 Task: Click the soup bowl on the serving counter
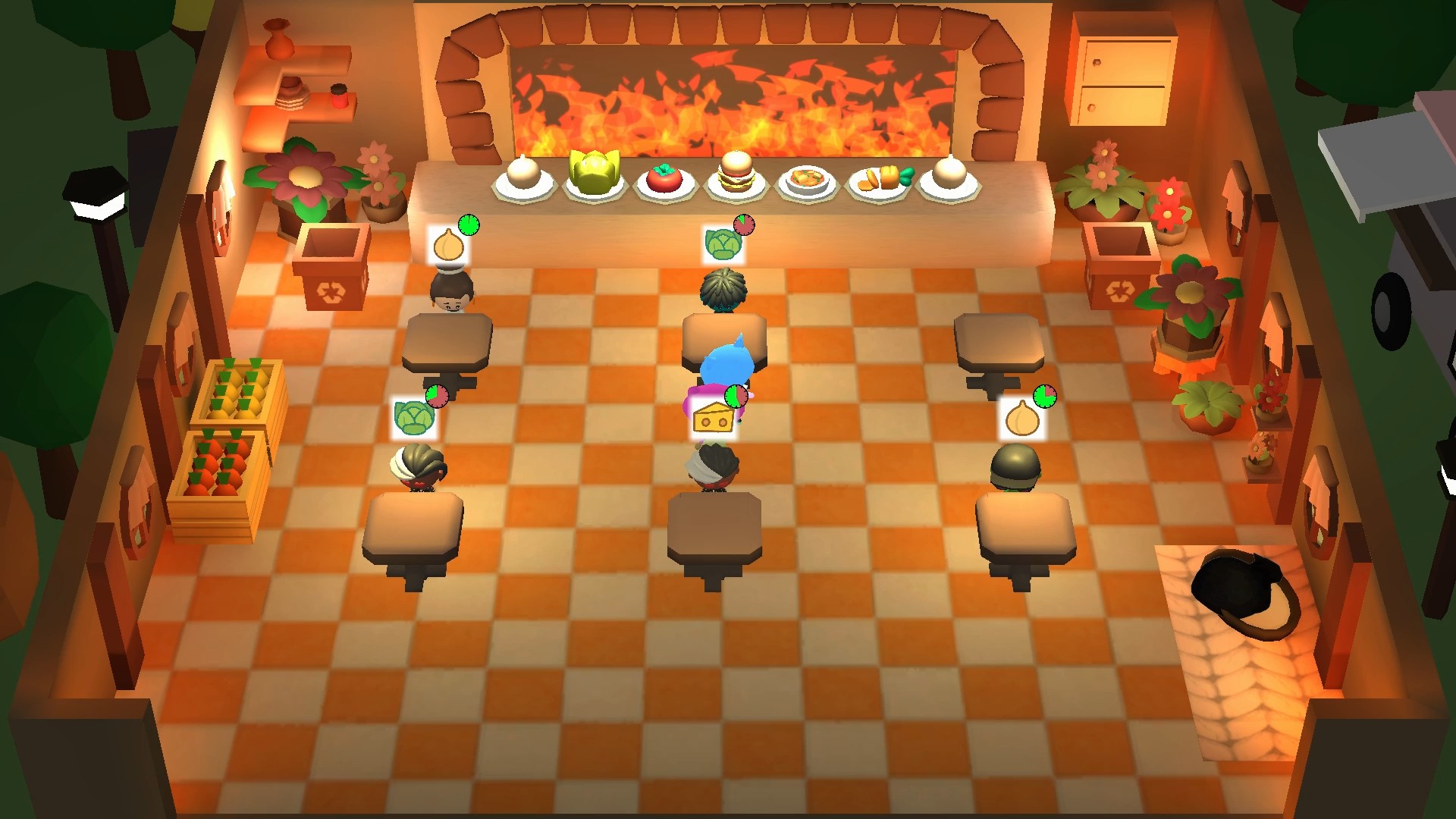coord(806,180)
